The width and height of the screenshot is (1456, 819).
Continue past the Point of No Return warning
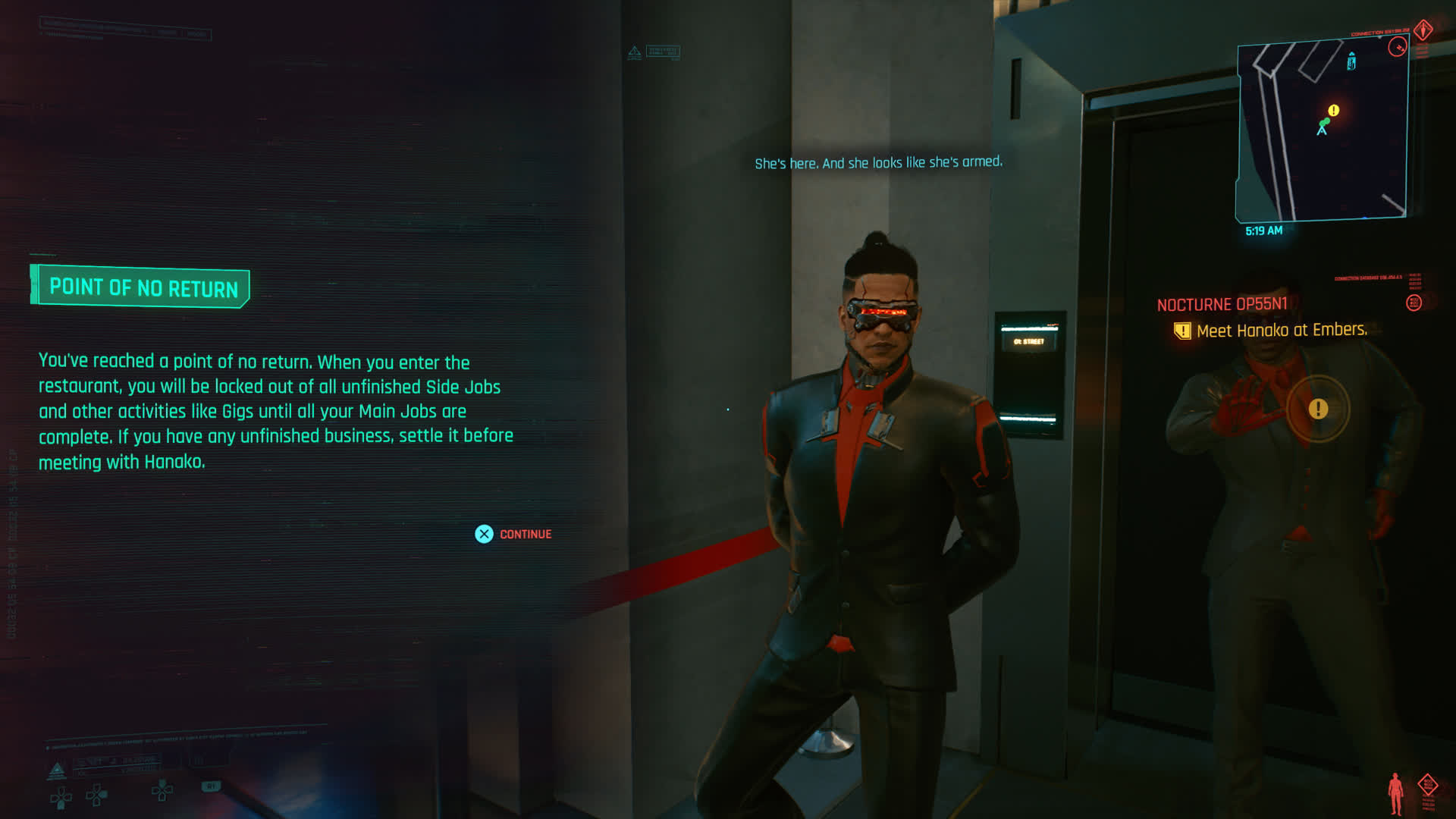point(513,534)
